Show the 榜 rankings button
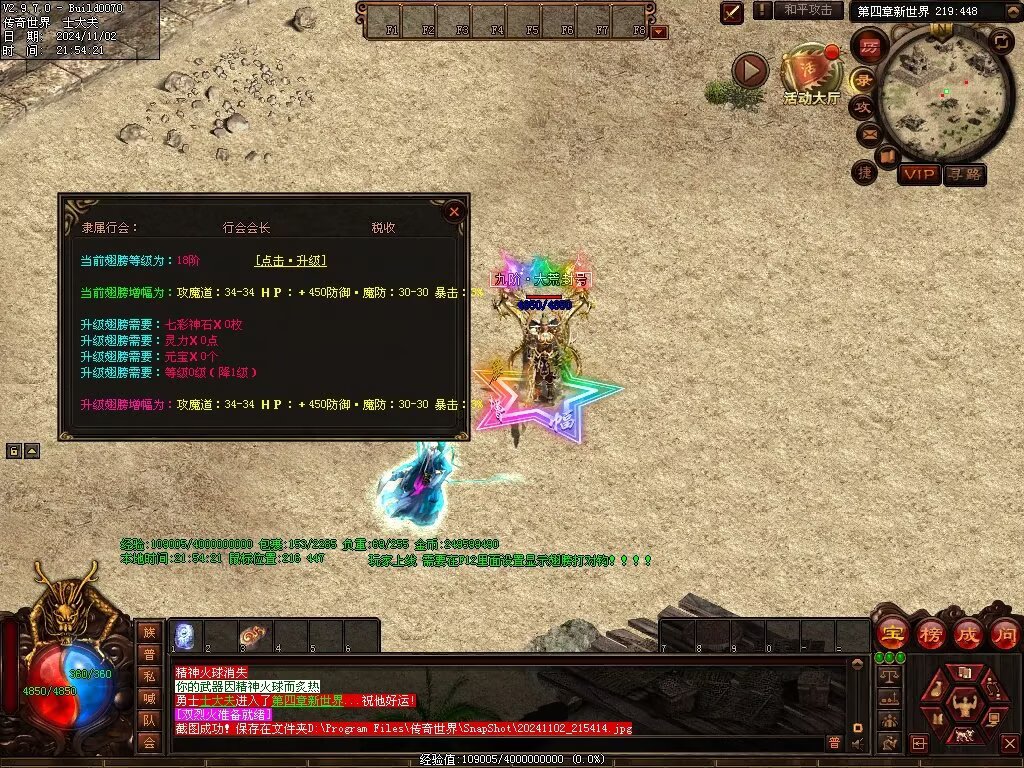Screen dimensions: 1024x768 point(930,633)
